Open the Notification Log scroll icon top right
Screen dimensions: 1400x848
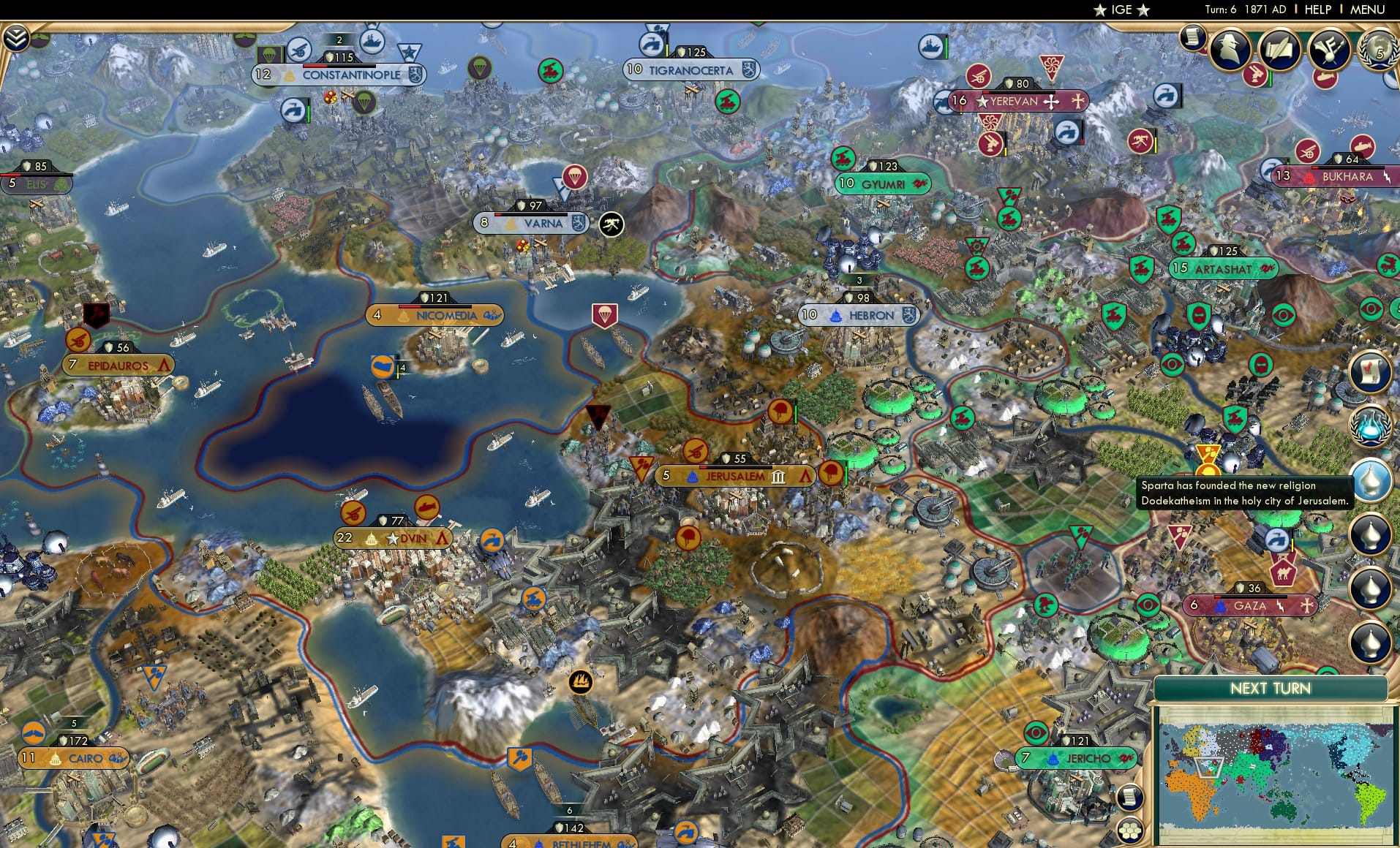click(1191, 38)
